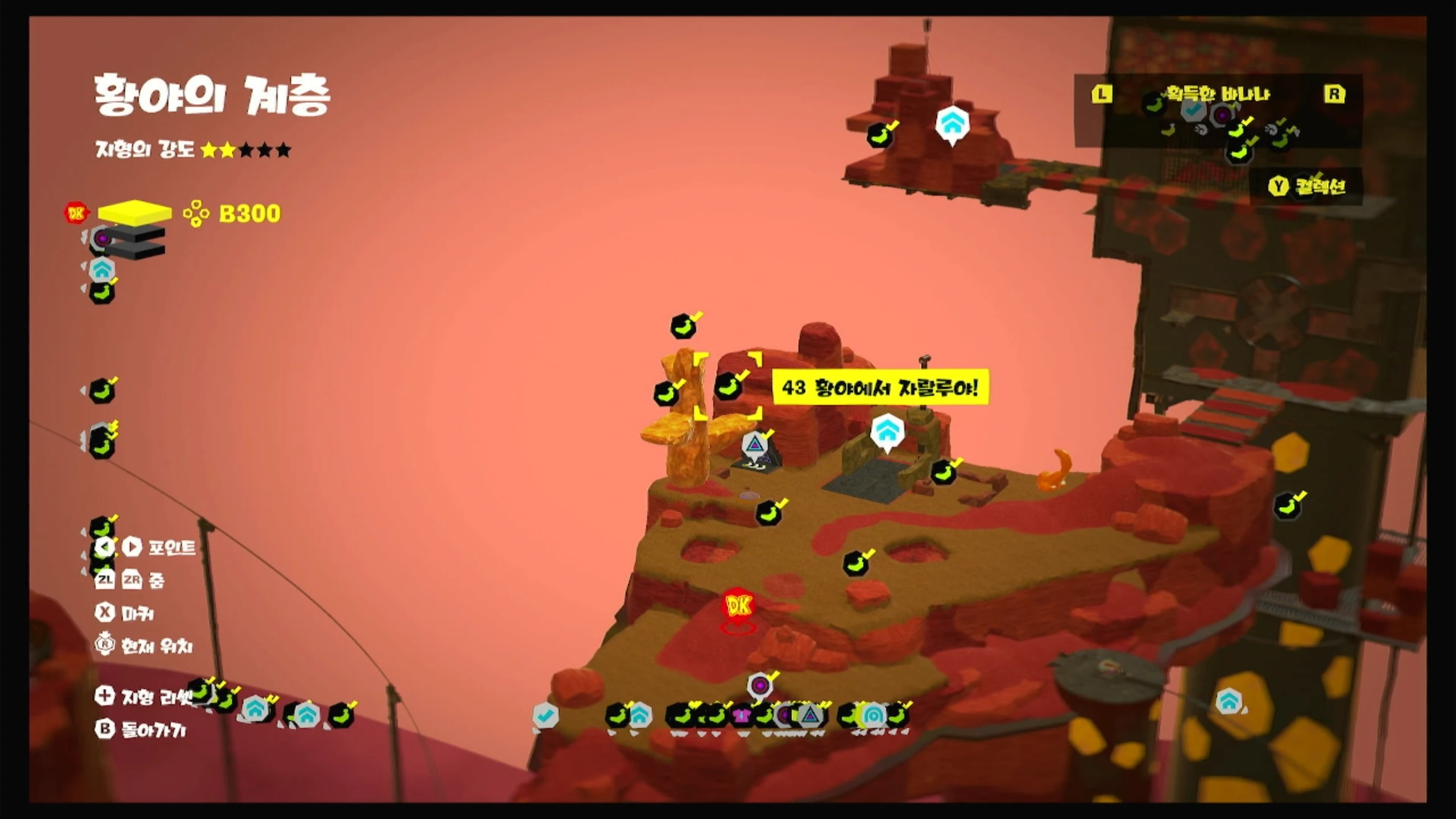Click the red DK current-position marker on the island

point(738,606)
